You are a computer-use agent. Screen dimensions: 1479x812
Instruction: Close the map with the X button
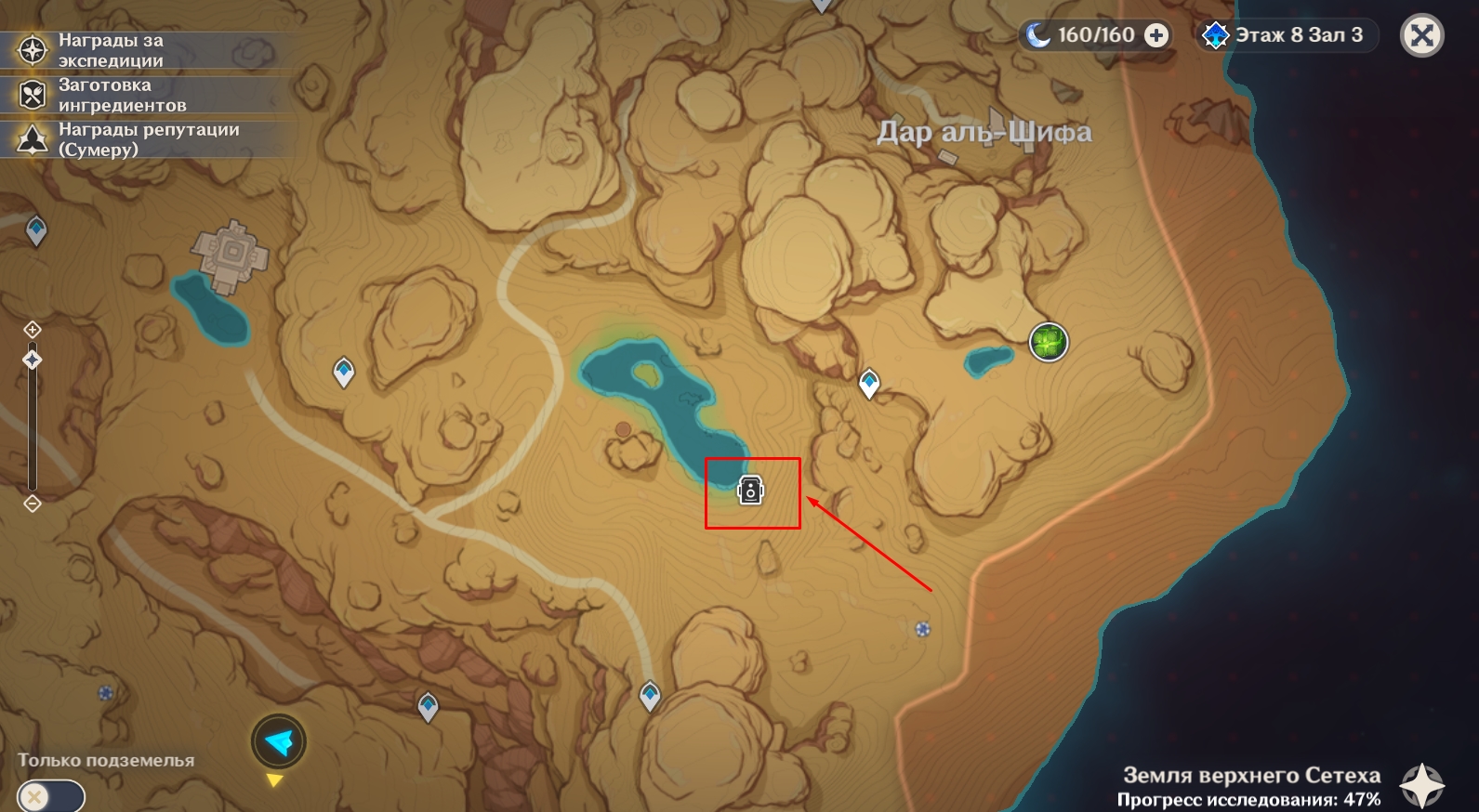tap(1421, 36)
